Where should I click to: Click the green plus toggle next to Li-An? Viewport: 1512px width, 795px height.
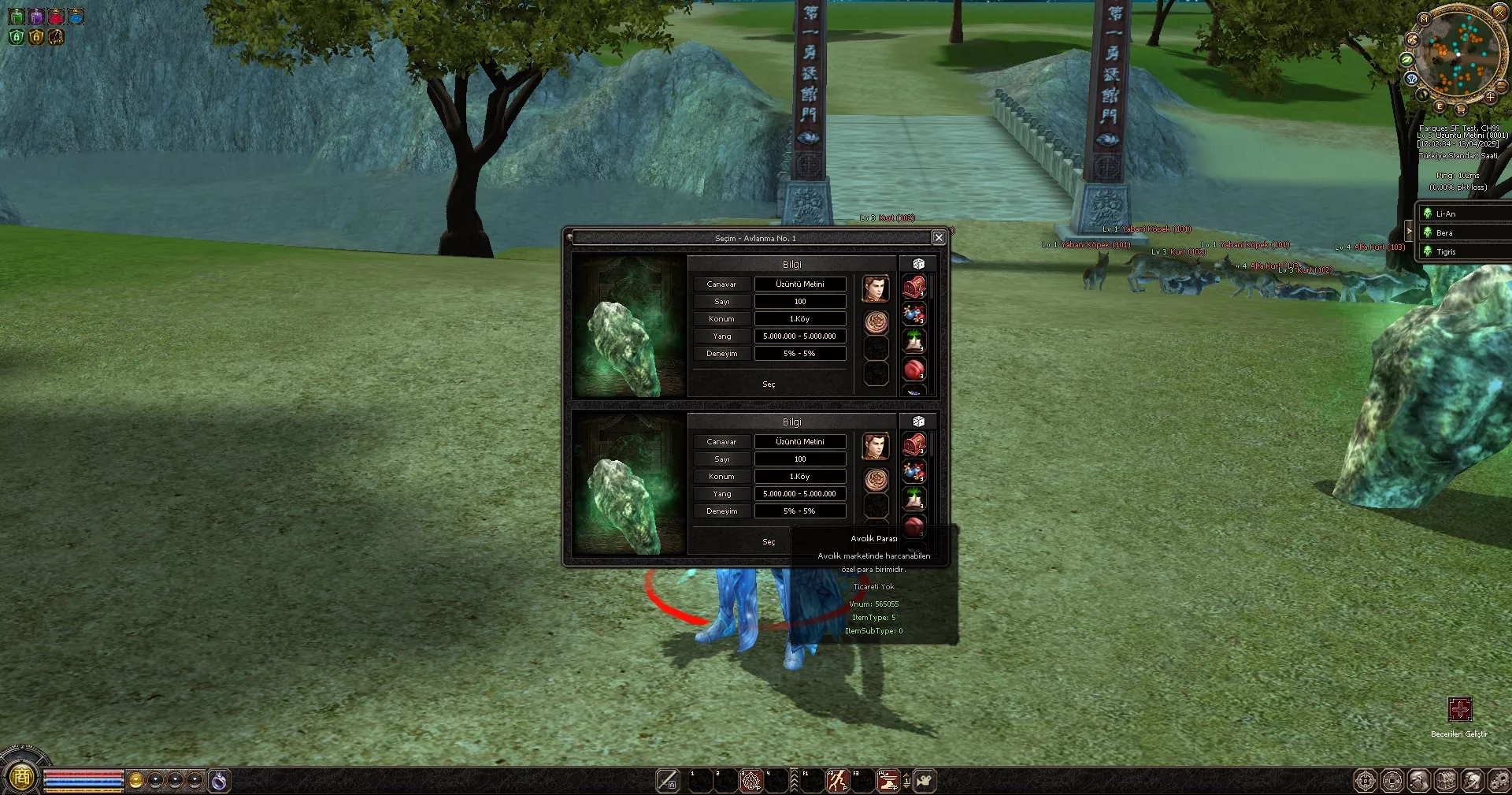tap(1427, 213)
